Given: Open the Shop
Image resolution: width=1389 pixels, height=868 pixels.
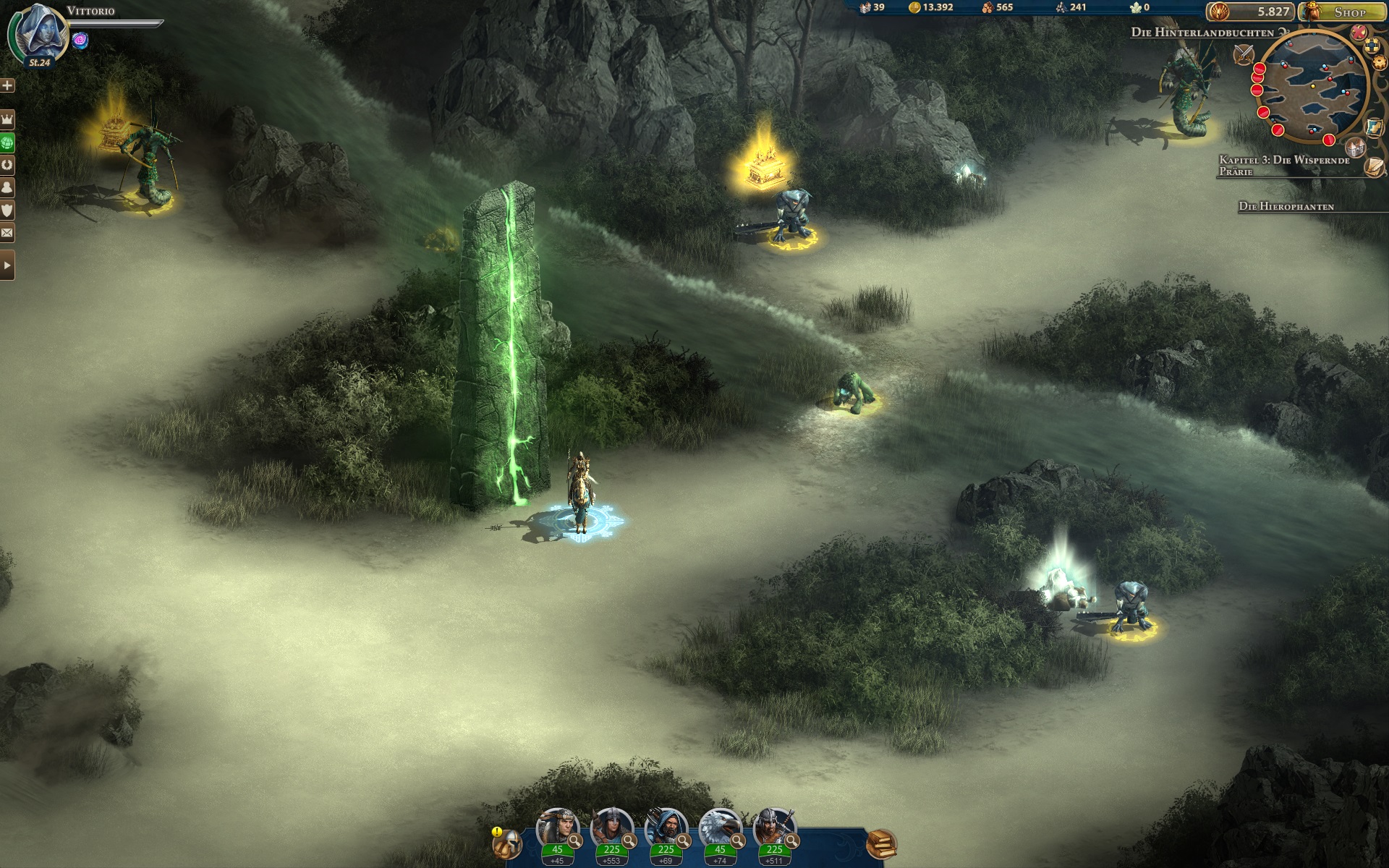Looking at the screenshot, I should 1343,12.
